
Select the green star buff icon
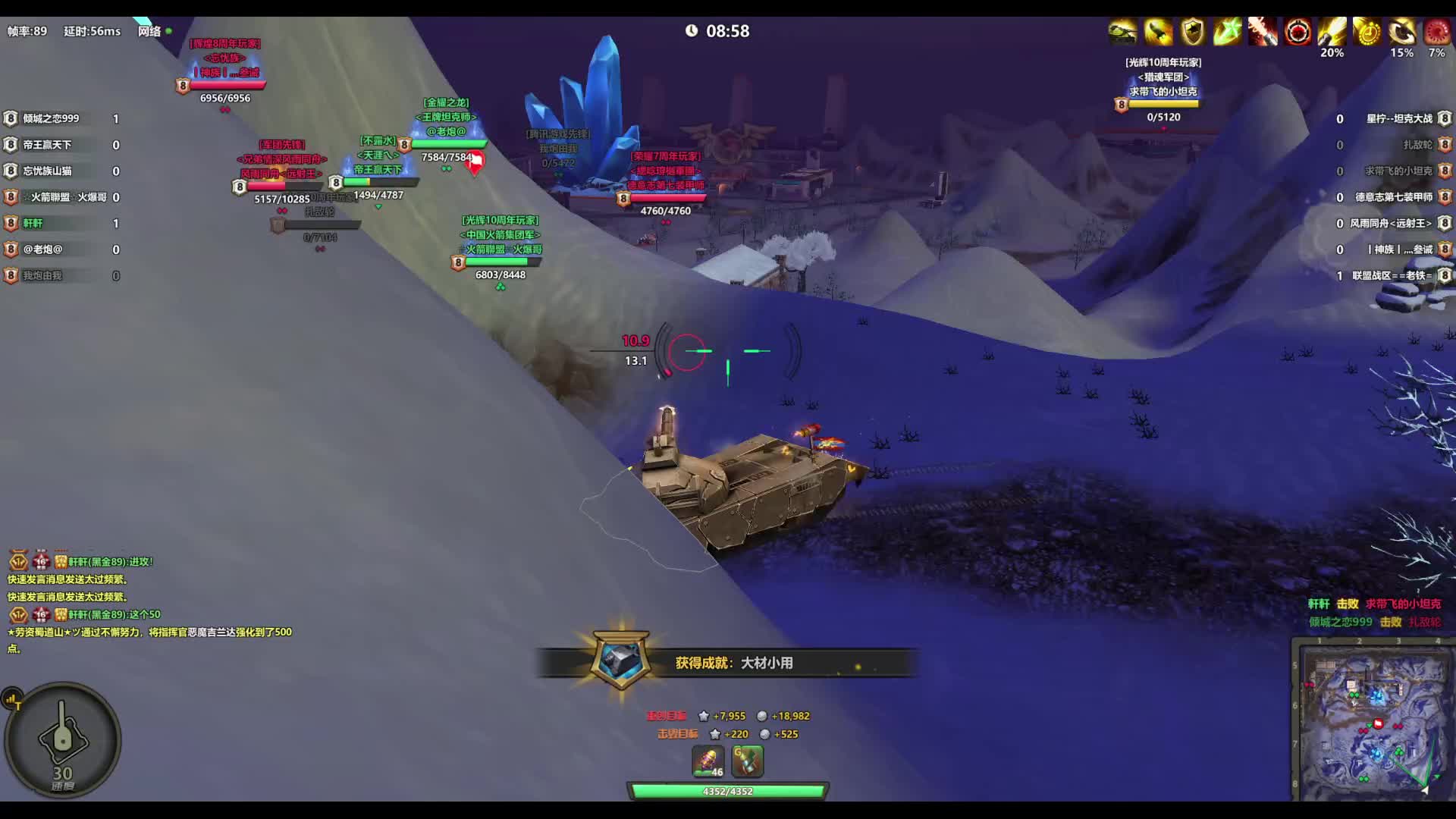pyautogui.click(x=1227, y=33)
